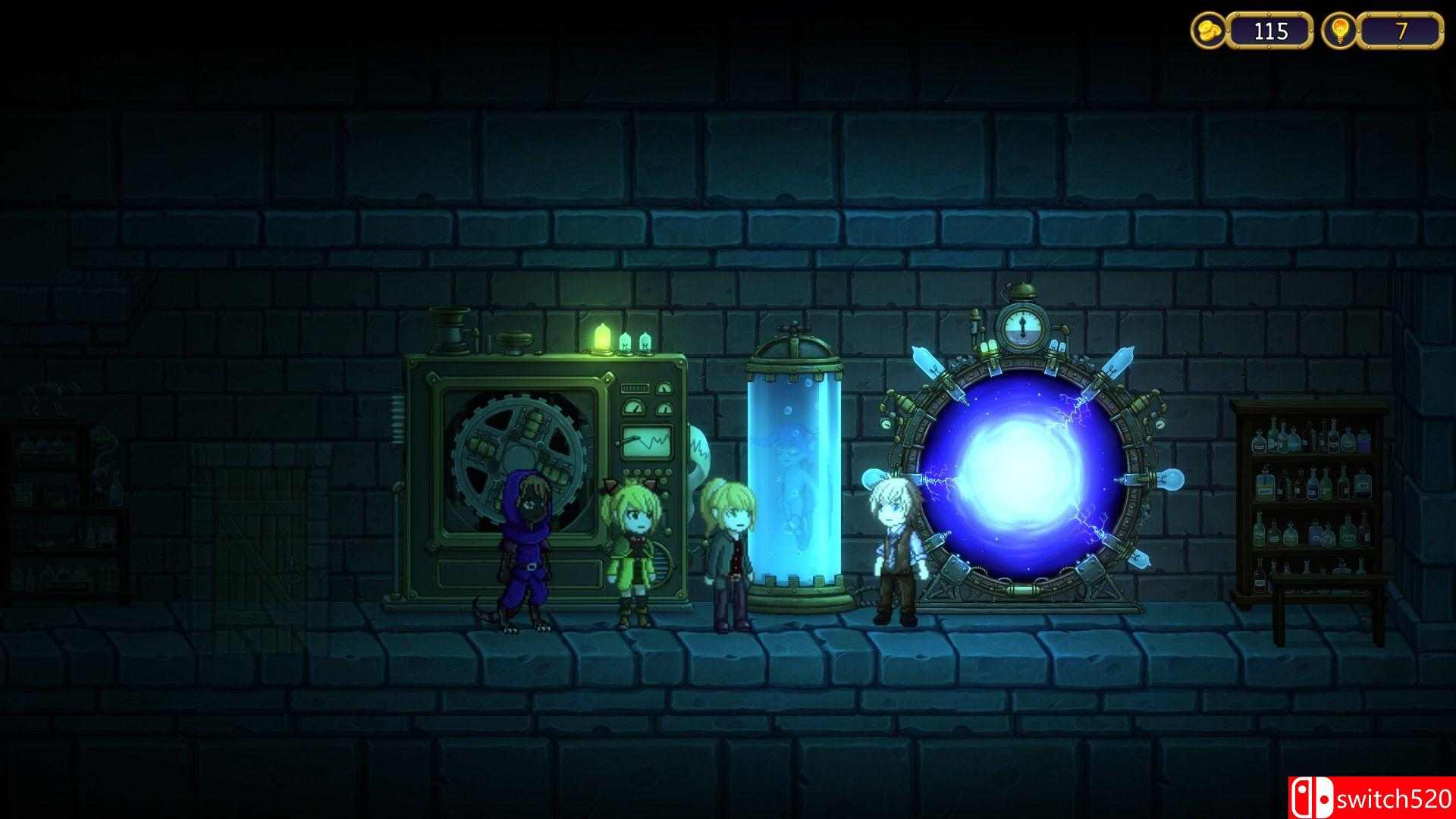Flip the upper right gauge switch
Viewport: 1456px width, 819px height.
[664, 388]
